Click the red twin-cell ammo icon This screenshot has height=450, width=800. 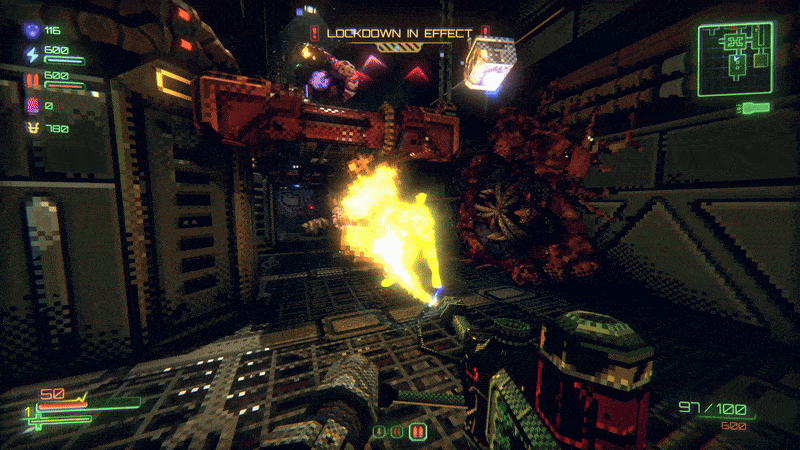click(31, 77)
